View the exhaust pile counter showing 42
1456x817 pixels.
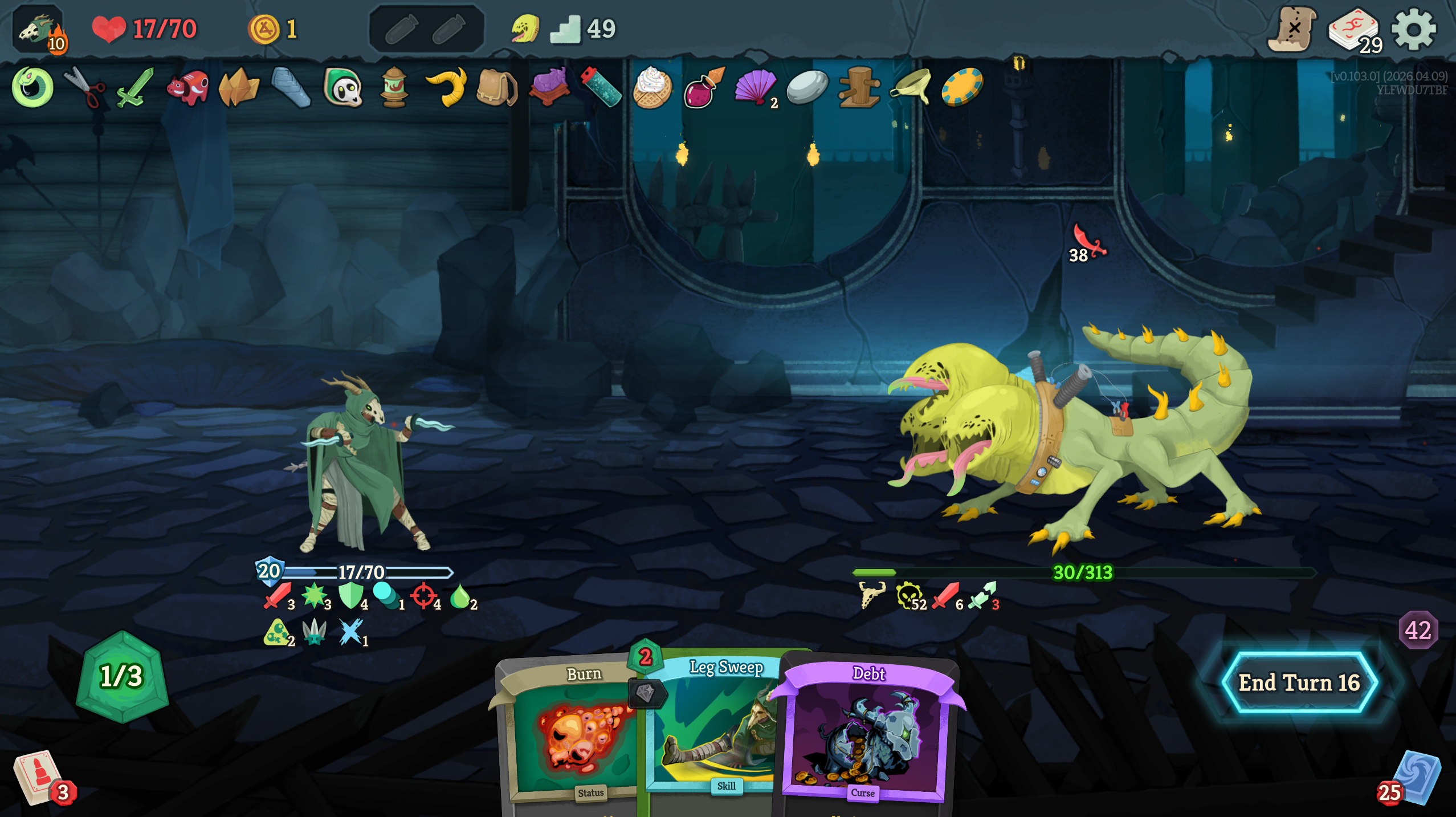(x=1418, y=630)
